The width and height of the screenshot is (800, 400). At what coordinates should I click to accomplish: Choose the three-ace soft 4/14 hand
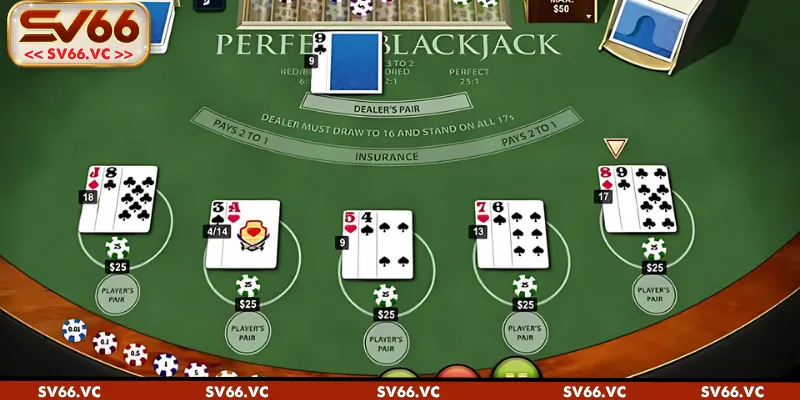[x=246, y=234]
